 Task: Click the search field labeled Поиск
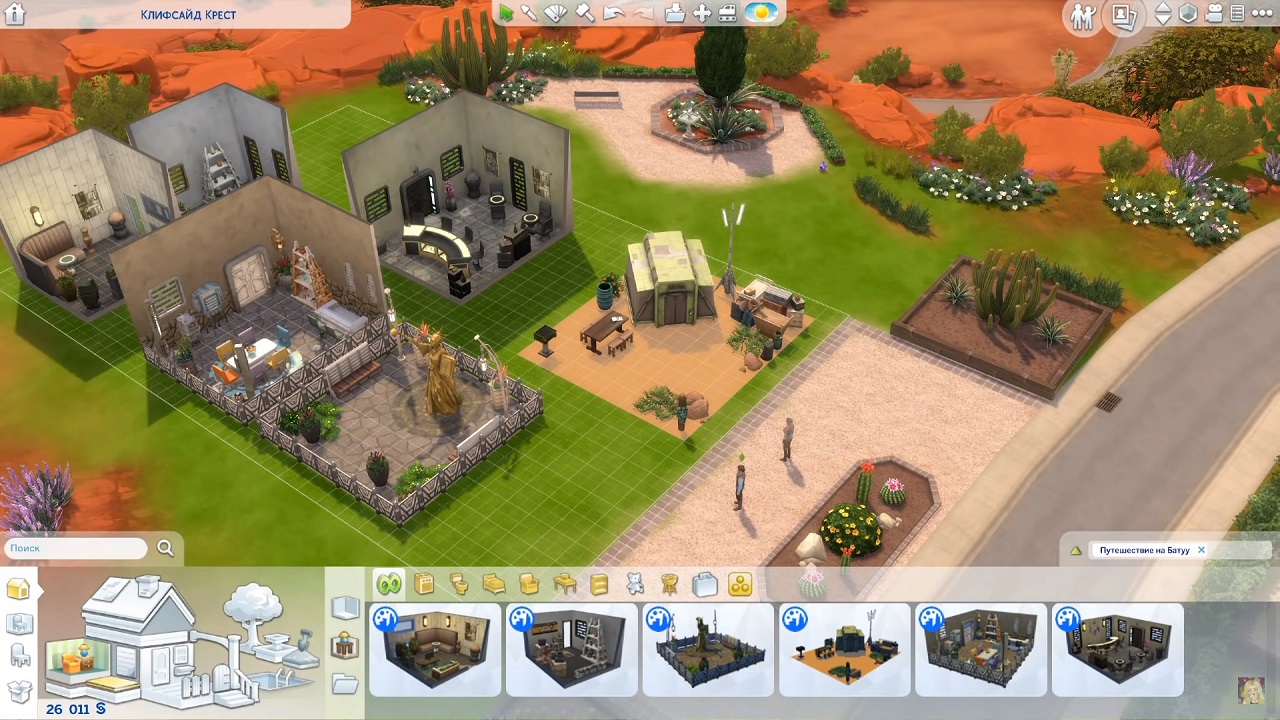coord(76,548)
